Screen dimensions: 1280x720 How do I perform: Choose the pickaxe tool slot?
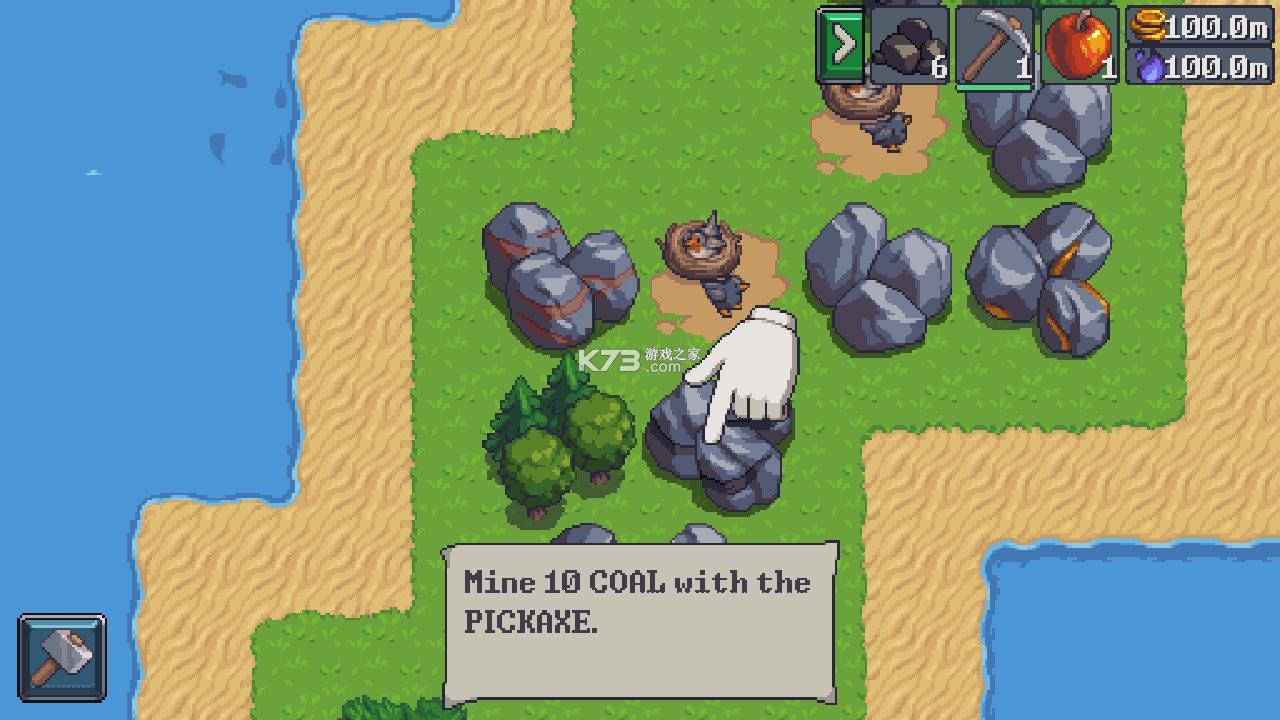994,46
